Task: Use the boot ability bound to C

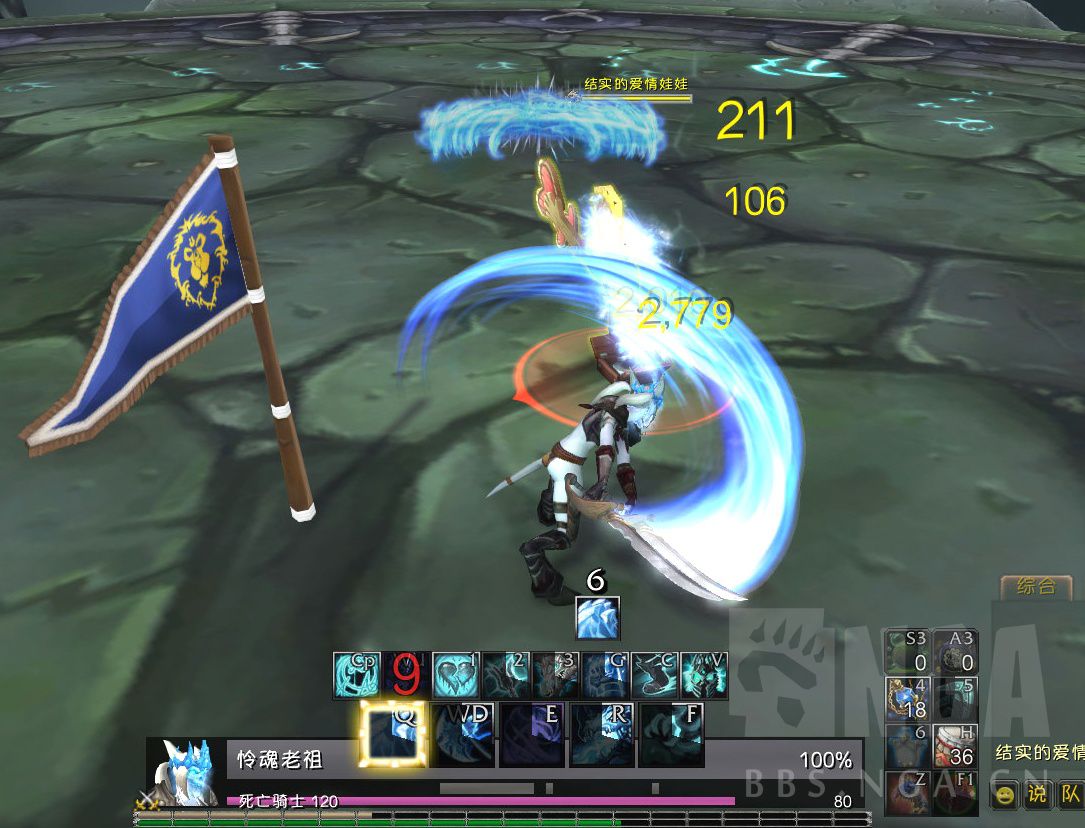Action: point(654,675)
